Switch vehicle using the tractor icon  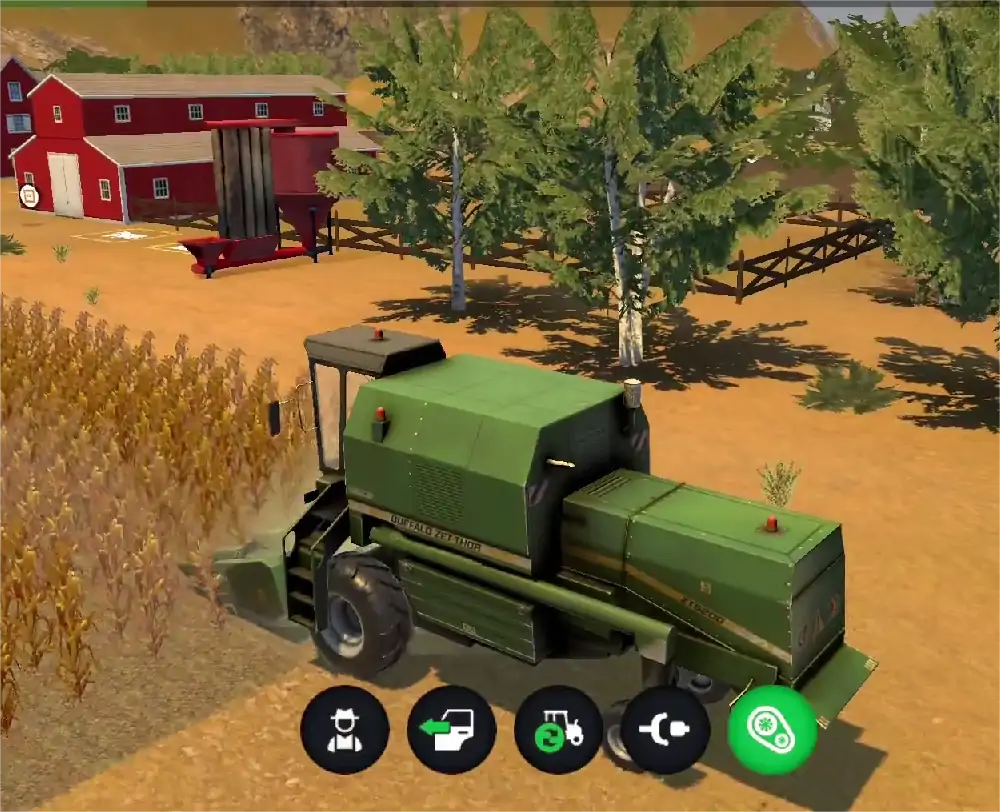point(558,730)
